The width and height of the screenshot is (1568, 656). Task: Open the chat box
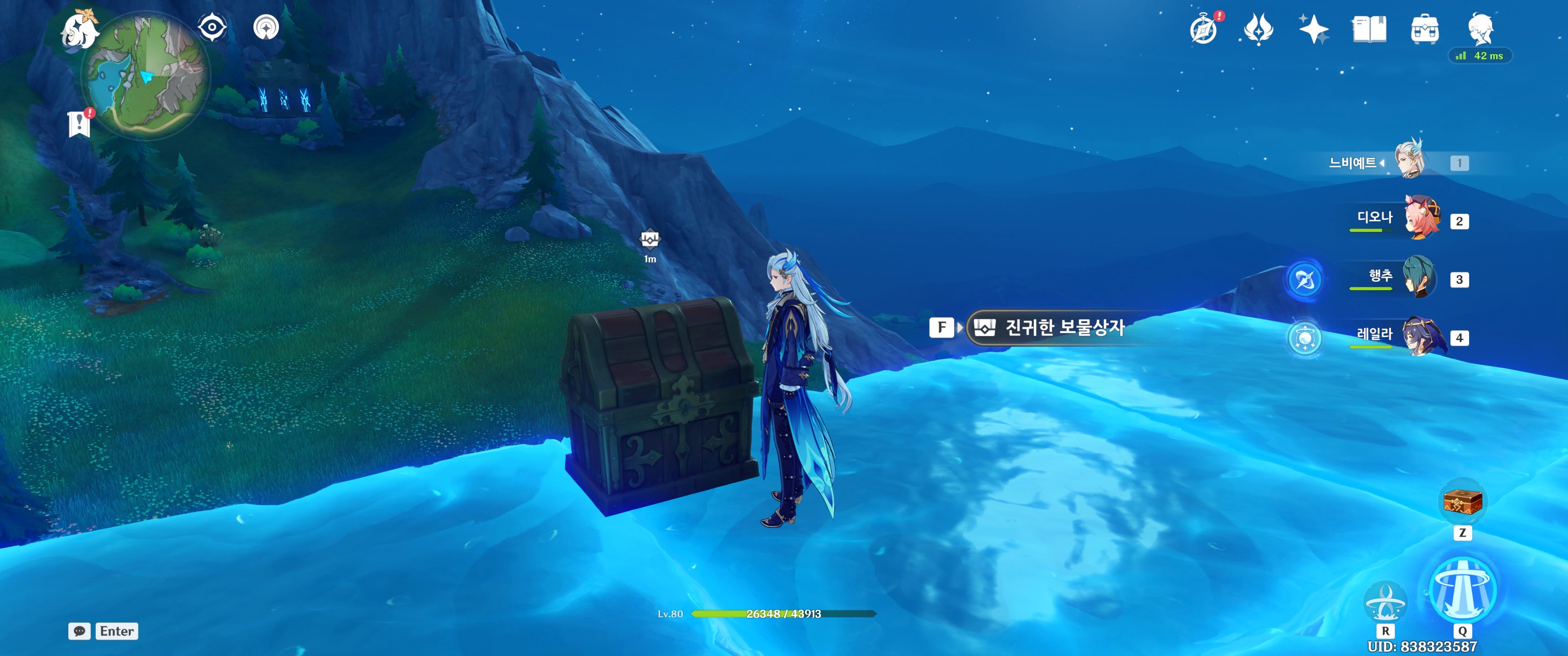(80, 631)
